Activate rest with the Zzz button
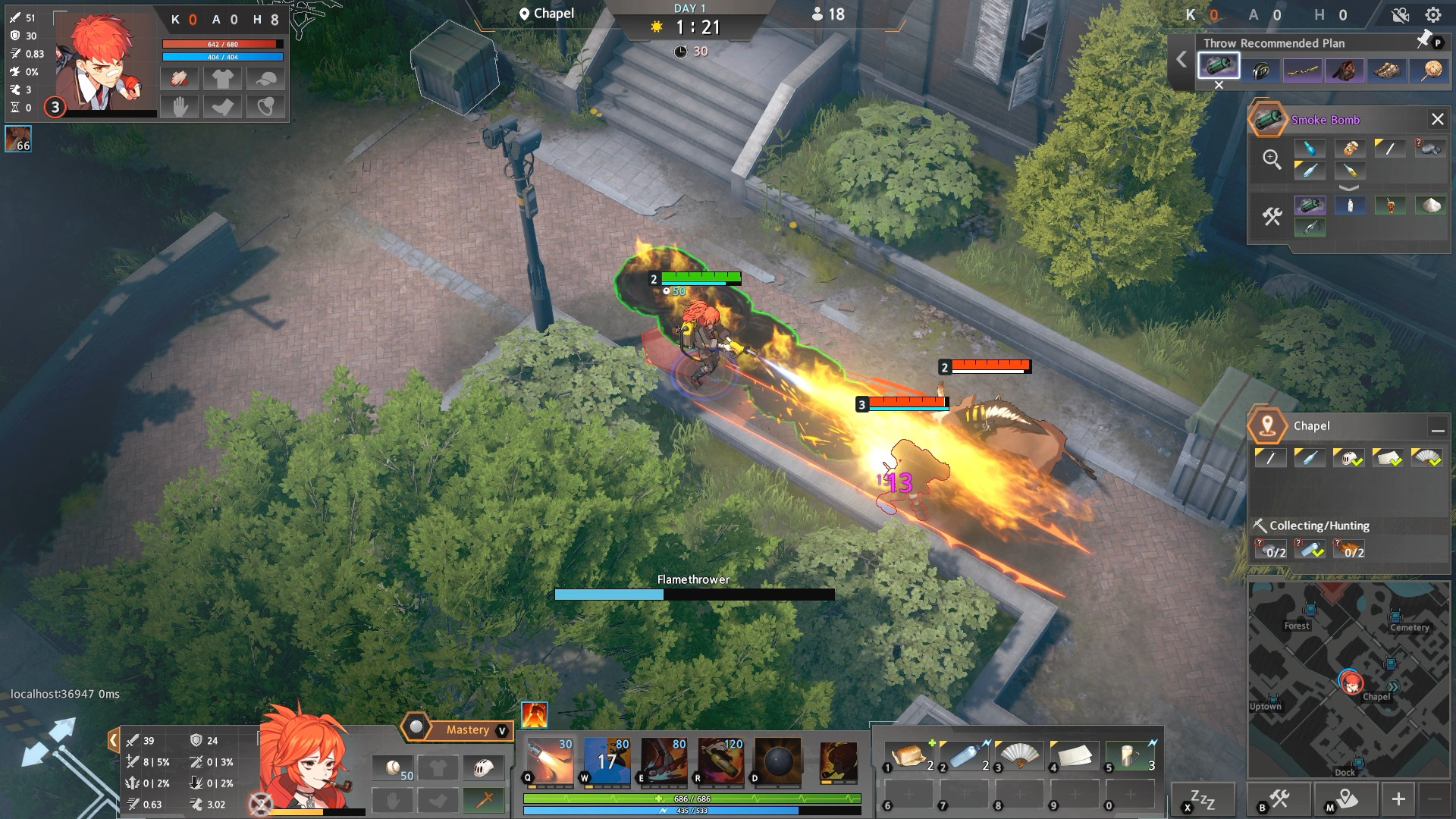The width and height of the screenshot is (1456, 819). point(1203,799)
